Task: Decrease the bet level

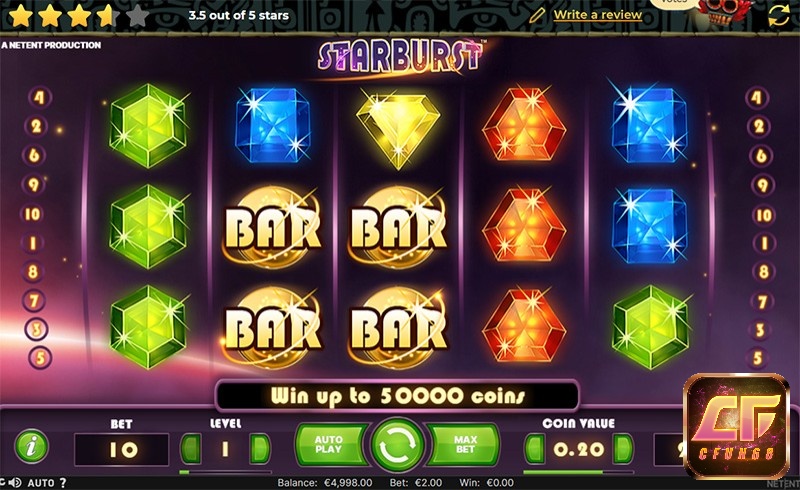Action: click(190, 448)
